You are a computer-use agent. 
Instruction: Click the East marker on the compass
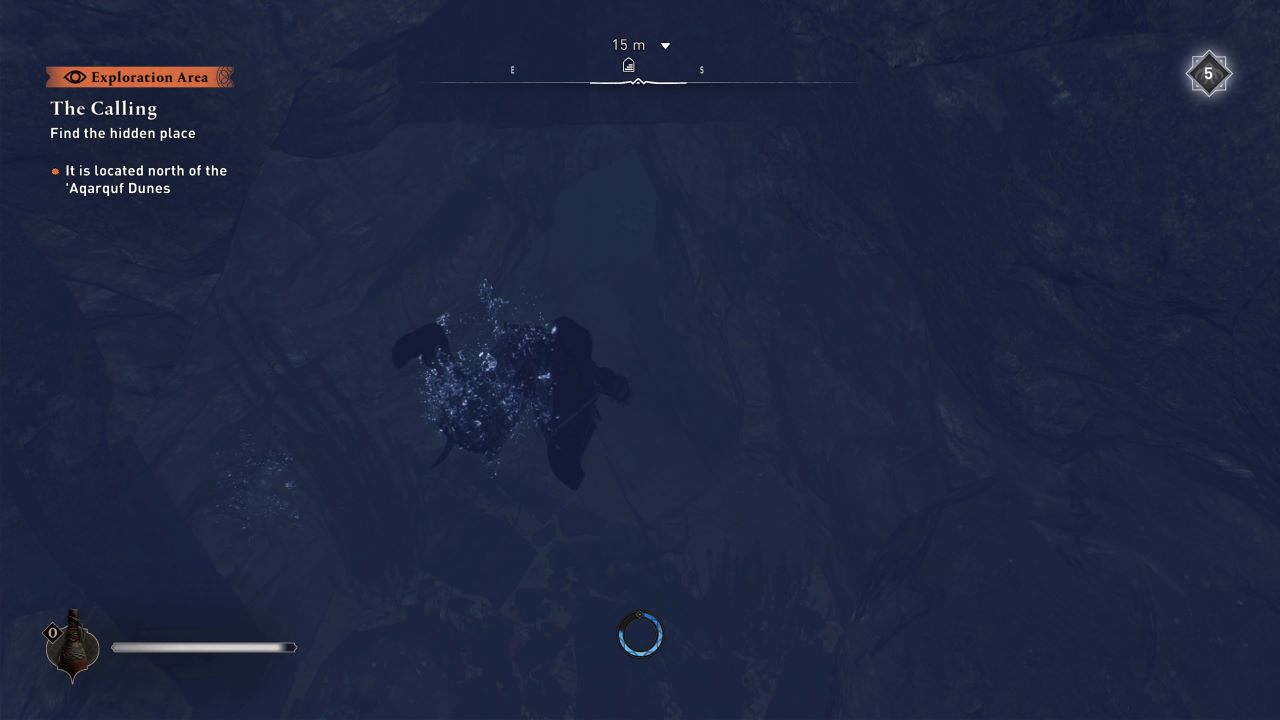pyautogui.click(x=512, y=69)
